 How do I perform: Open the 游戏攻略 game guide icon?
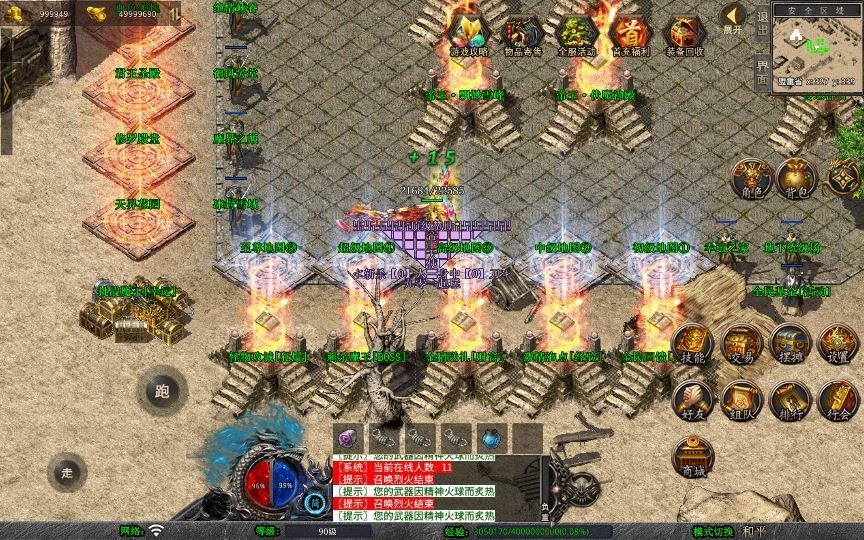(x=469, y=34)
